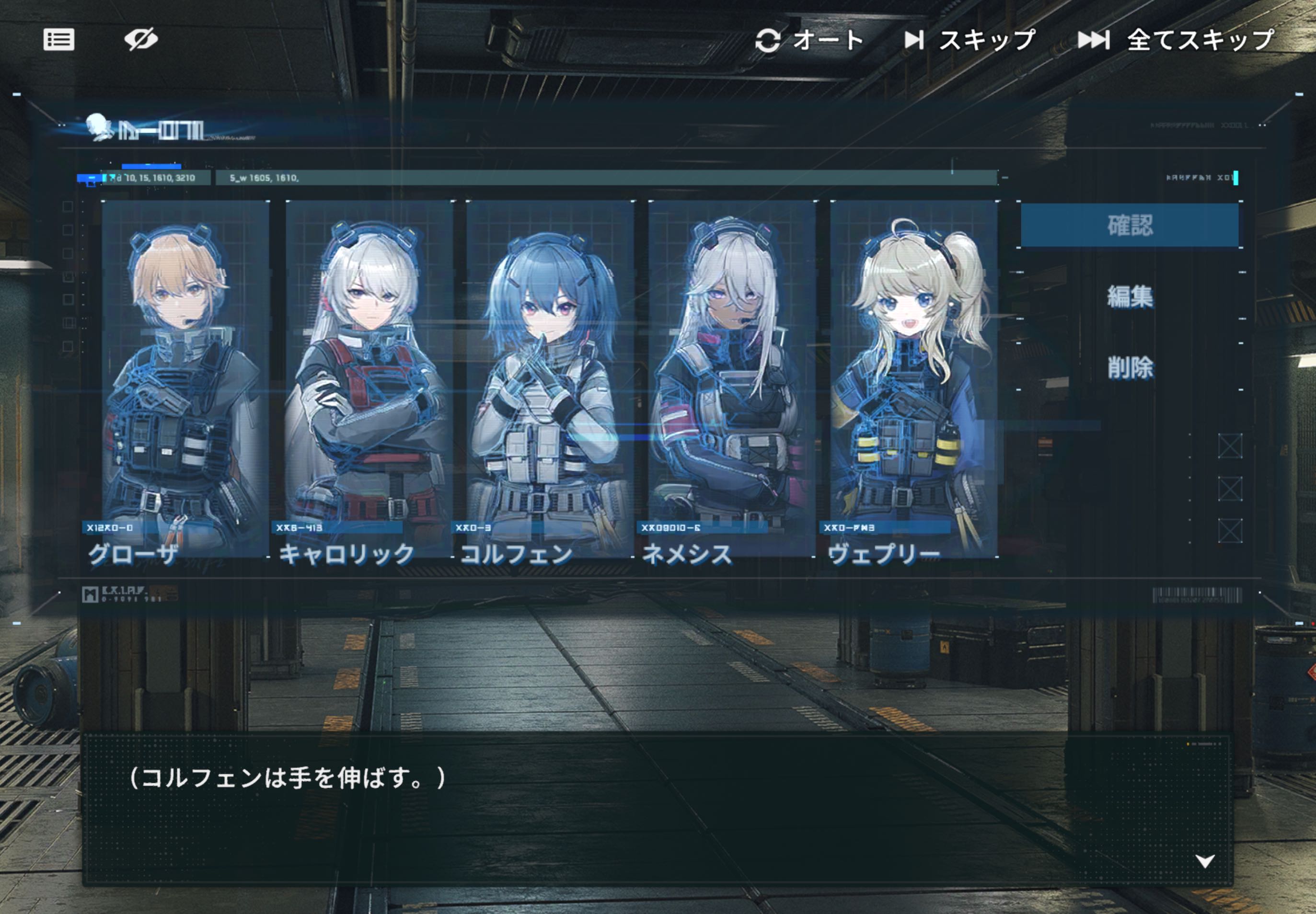Screen dimensions: 1316x914
Task: Open the dialogue log list icon
Action: coord(59,39)
